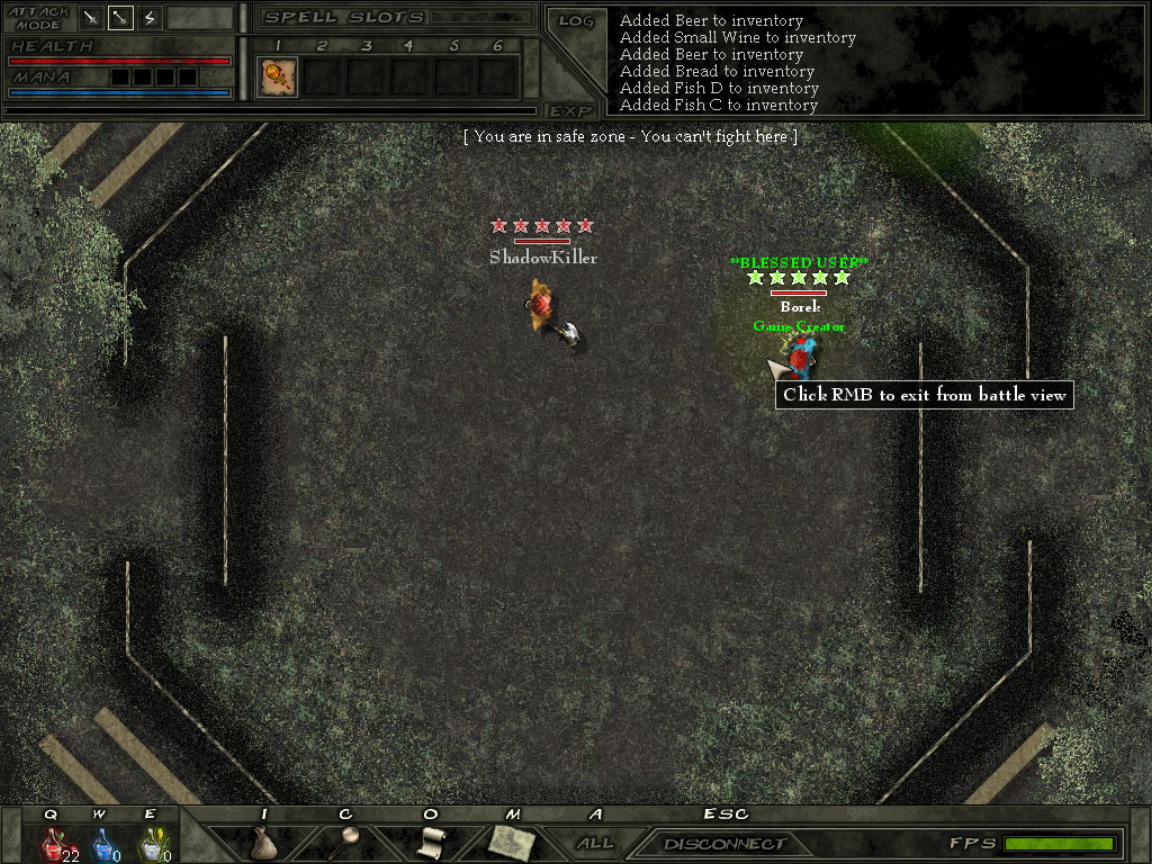Switch to lightning magic attack mode
Image resolution: width=1152 pixels, height=864 pixels.
coord(149,18)
